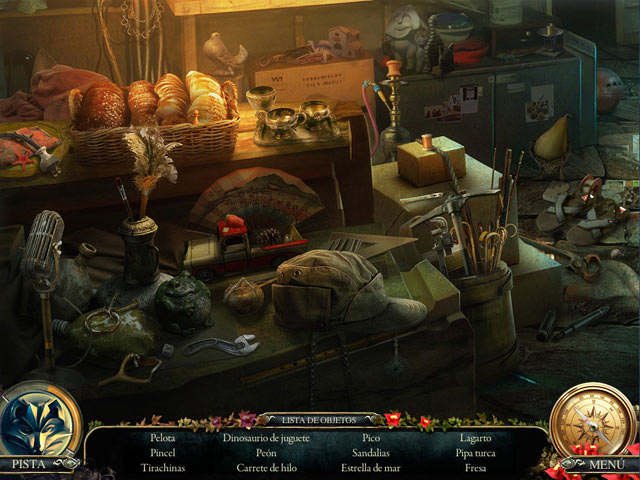Select "Fresa" in the object list
This screenshot has width=640, height=480.
coord(476,468)
